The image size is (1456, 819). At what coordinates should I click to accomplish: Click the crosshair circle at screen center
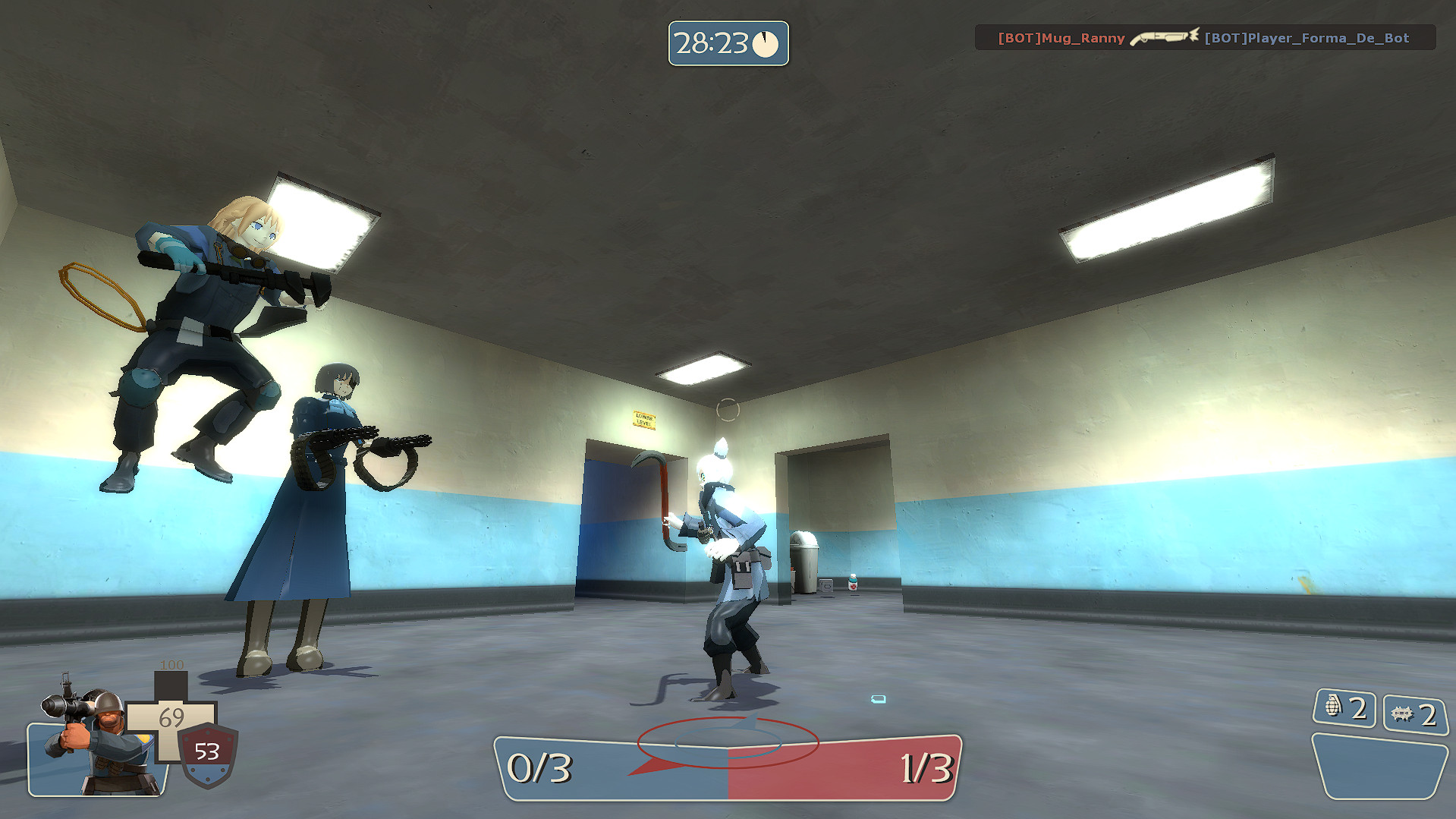[728, 410]
